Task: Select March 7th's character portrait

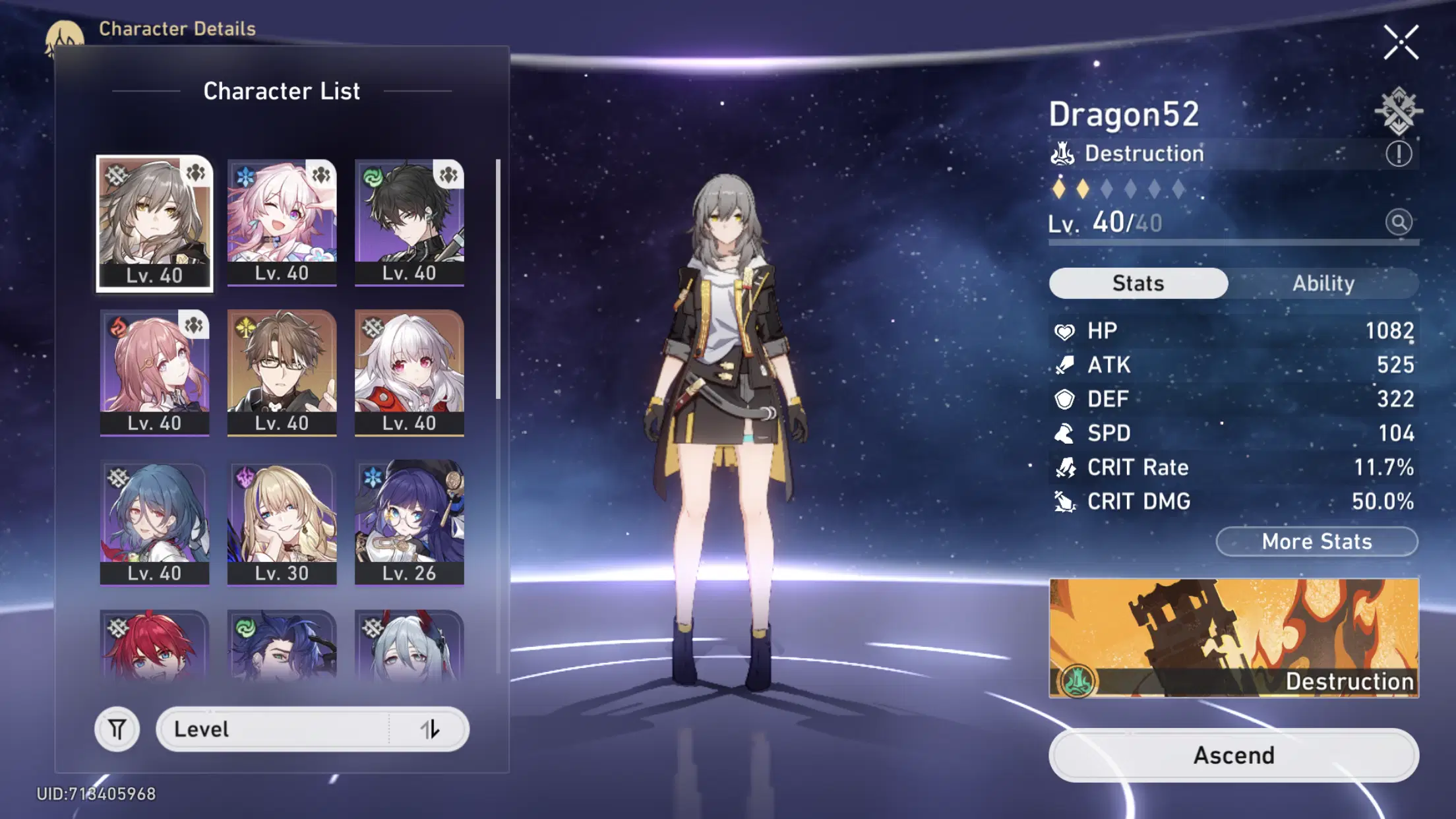Action: pyautogui.click(x=282, y=224)
